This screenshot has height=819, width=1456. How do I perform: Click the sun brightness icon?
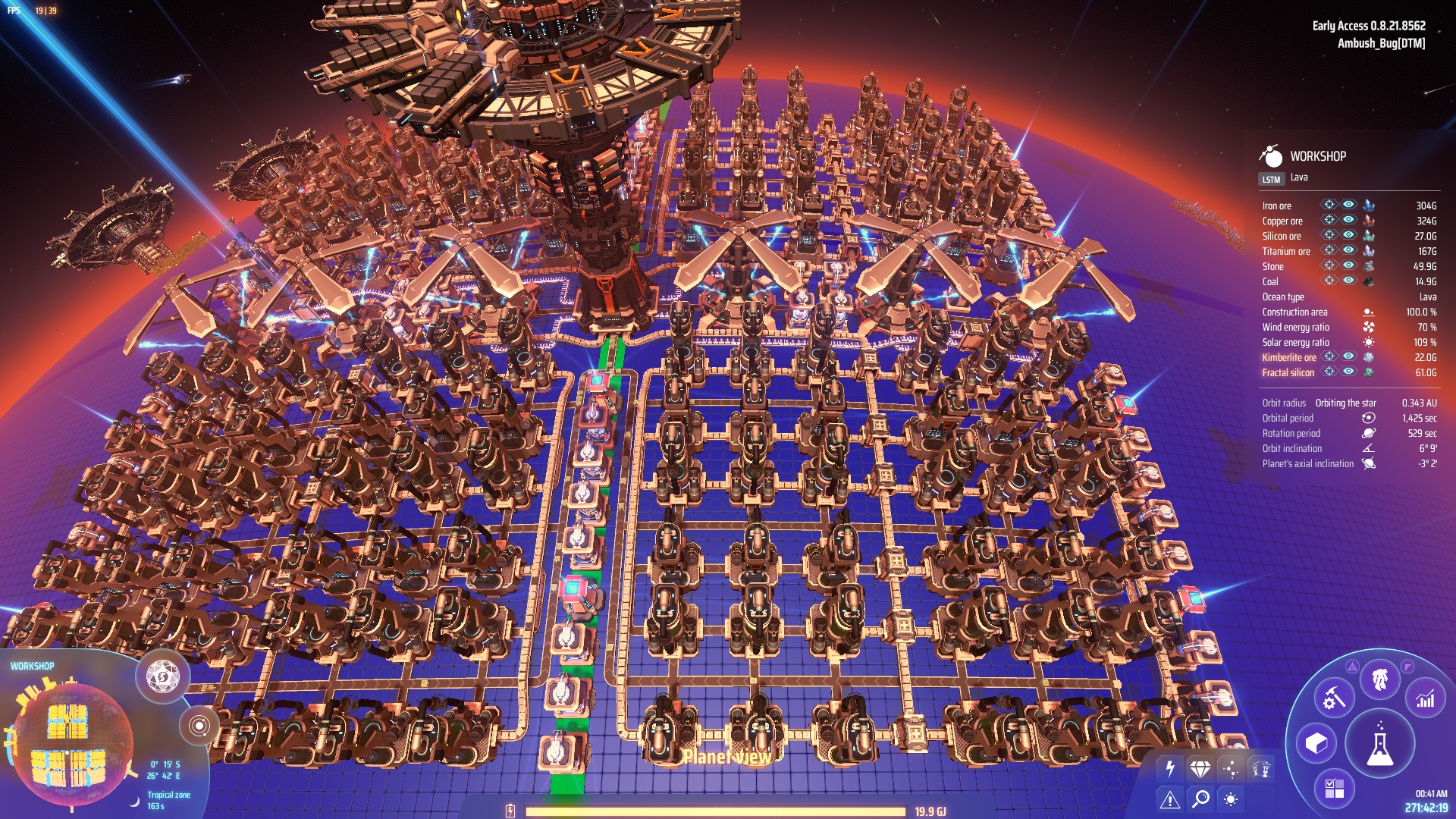1231,800
